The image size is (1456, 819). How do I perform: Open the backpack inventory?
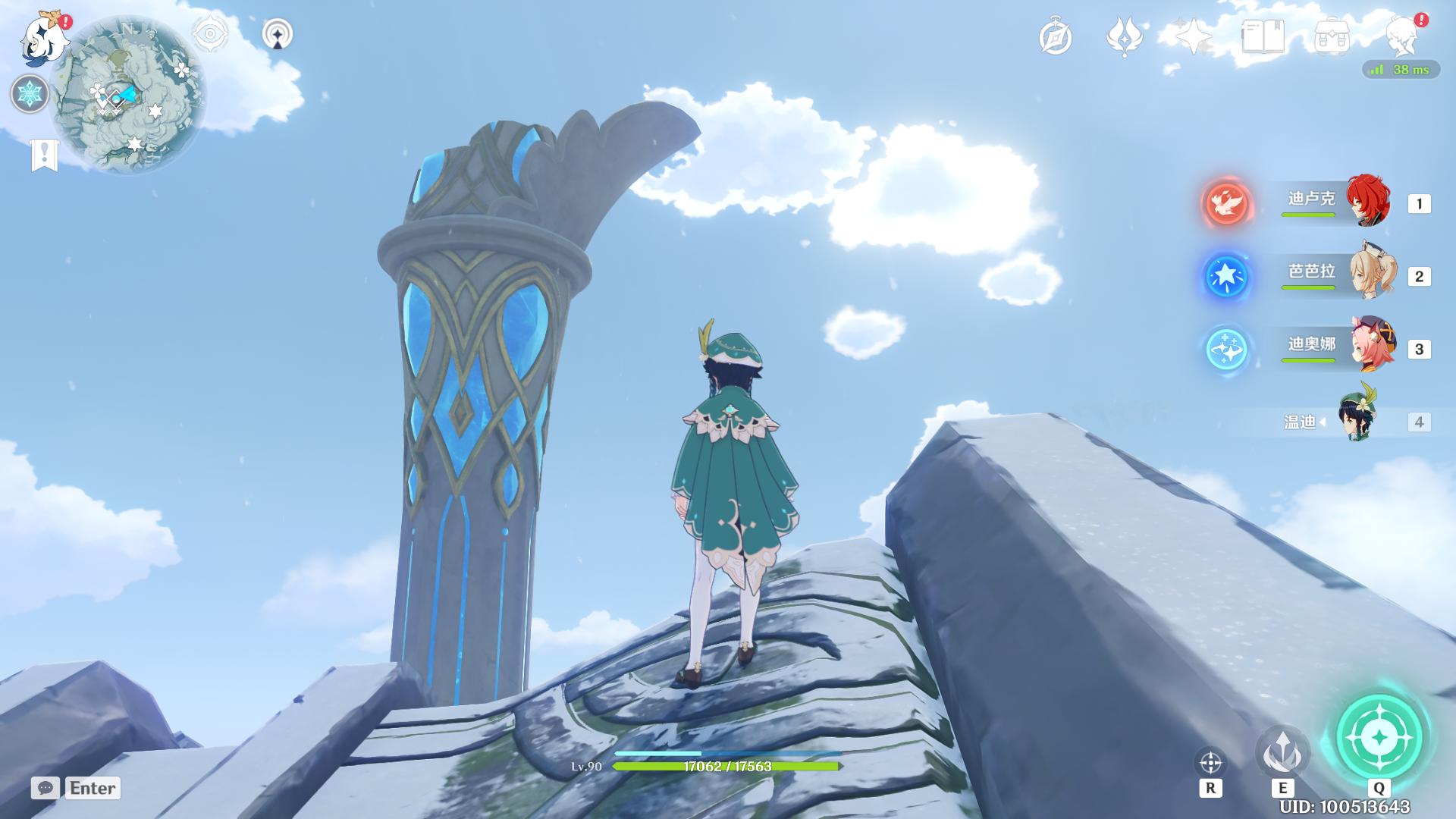[1332, 36]
